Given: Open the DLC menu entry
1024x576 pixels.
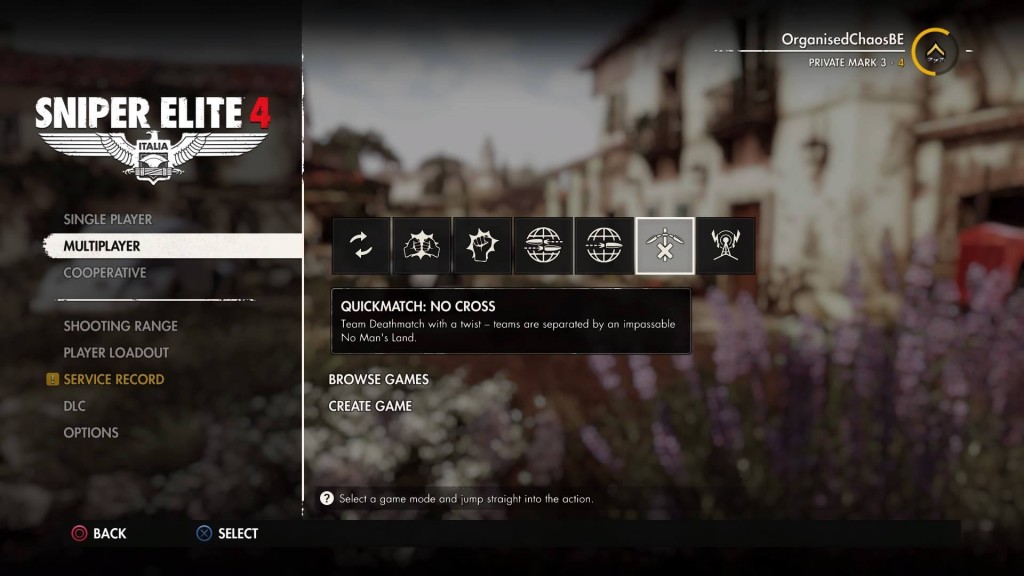Looking at the screenshot, I should point(75,406).
